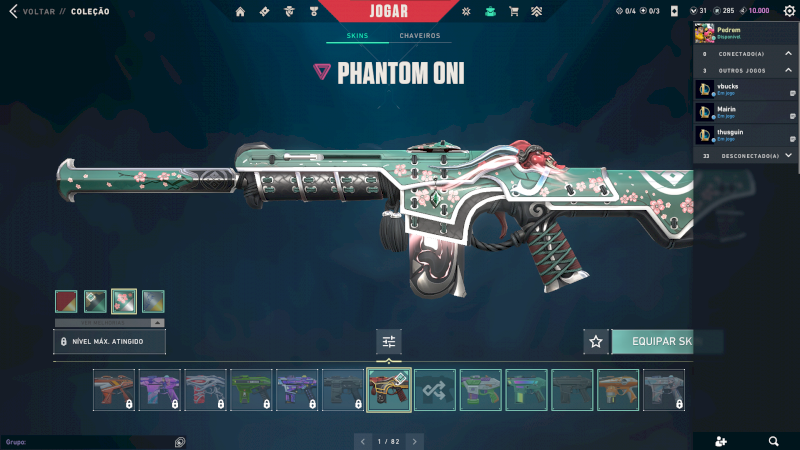
Task: Select the Skins tab
Action: pyautogui.click(x=357, y=36)
